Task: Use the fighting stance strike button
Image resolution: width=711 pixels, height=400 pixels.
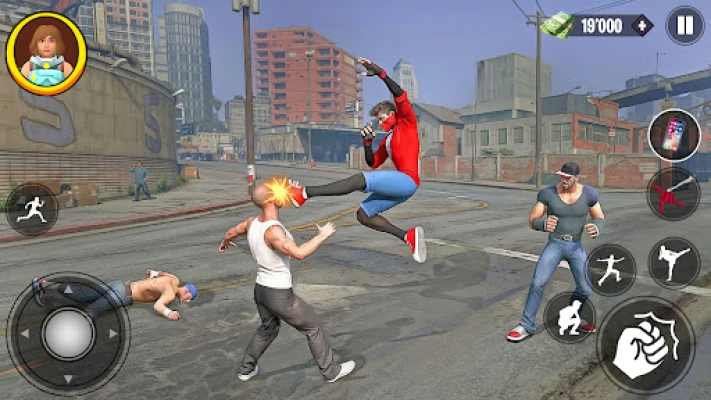Action: click(x=611, y=270)
